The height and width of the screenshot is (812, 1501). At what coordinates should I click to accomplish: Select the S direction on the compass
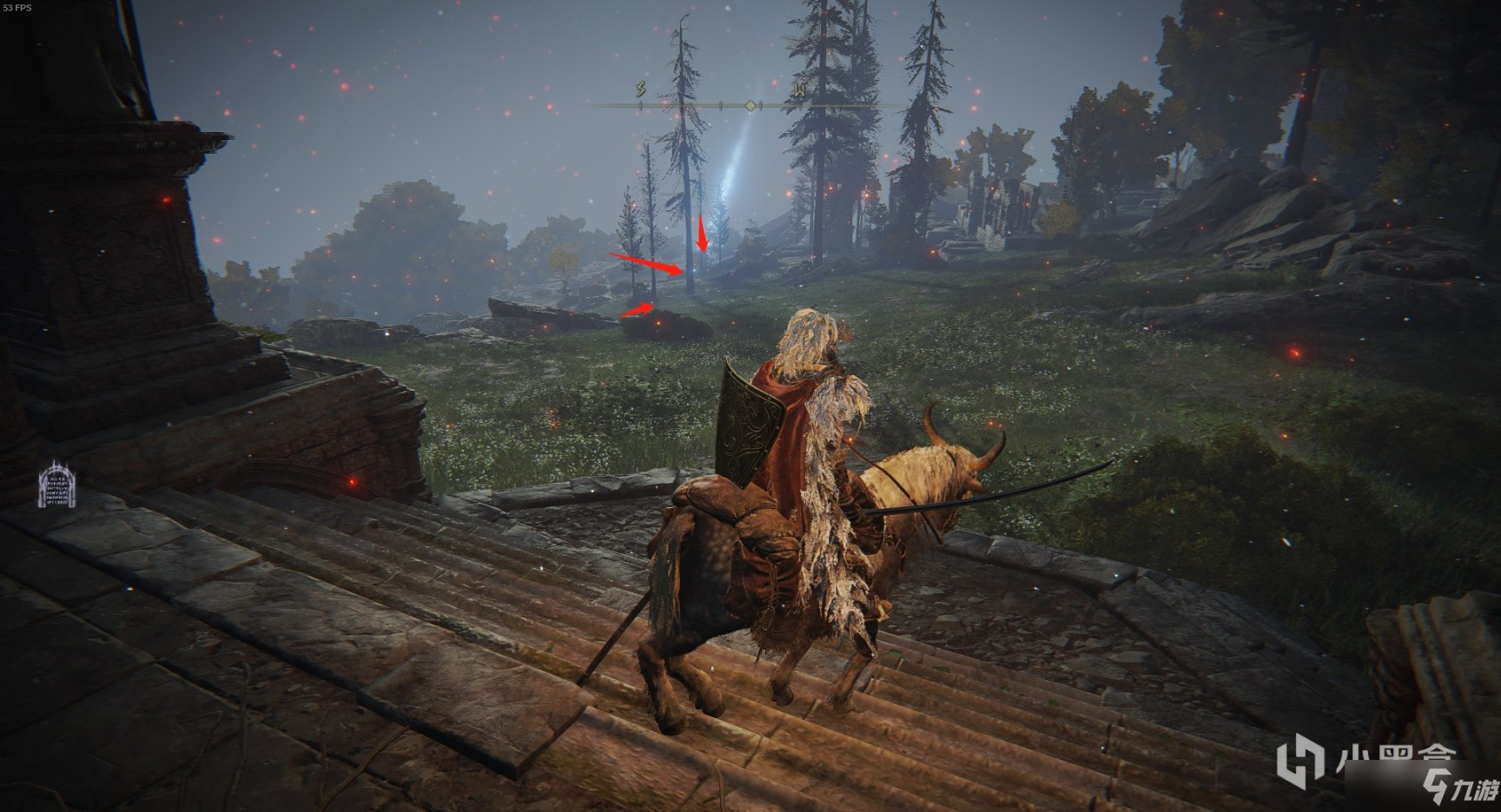(x=641, y=89)
